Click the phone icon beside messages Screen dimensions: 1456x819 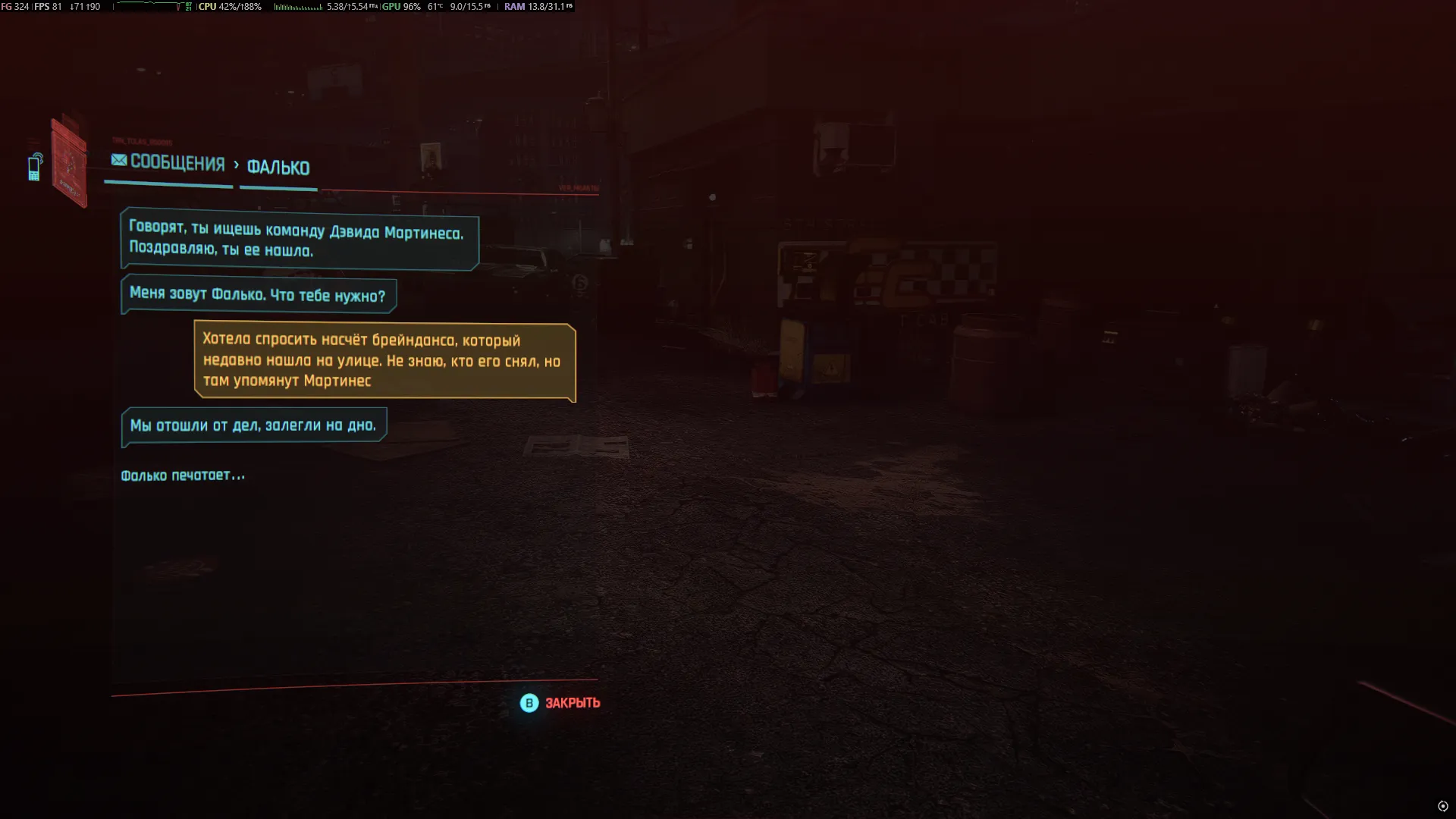(35, 168)
